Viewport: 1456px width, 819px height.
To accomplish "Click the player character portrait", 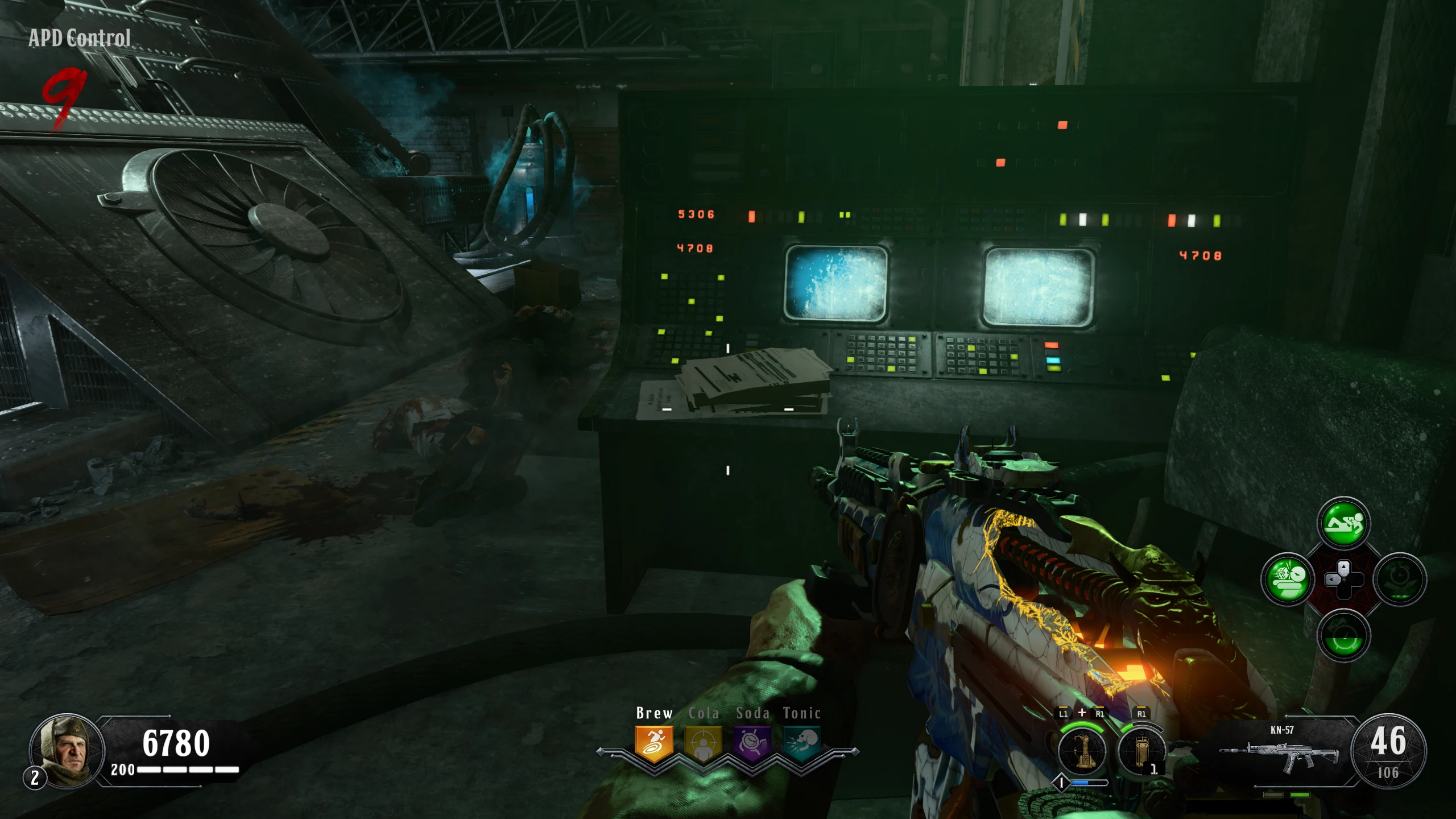I will pos(67,750).
